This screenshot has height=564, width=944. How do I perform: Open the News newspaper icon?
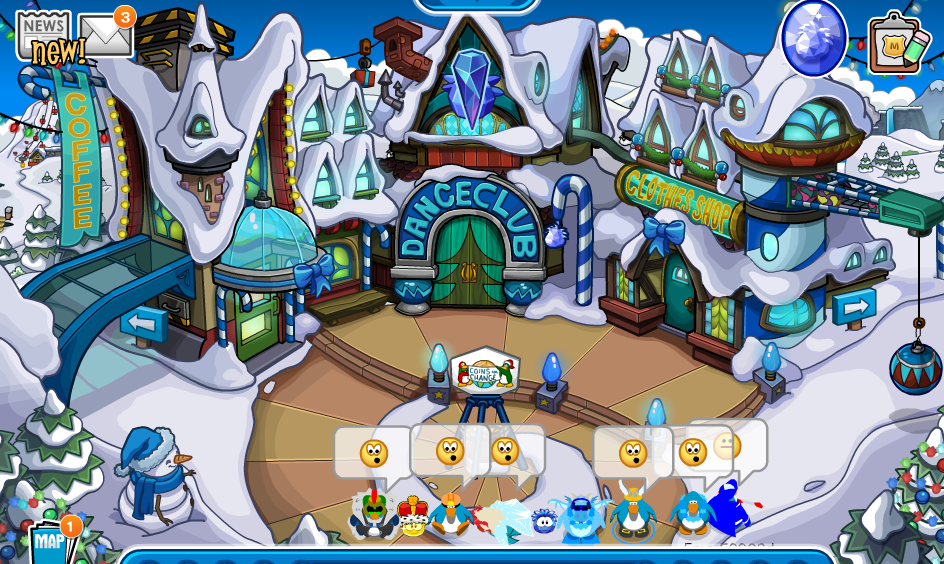coord(43,33)
